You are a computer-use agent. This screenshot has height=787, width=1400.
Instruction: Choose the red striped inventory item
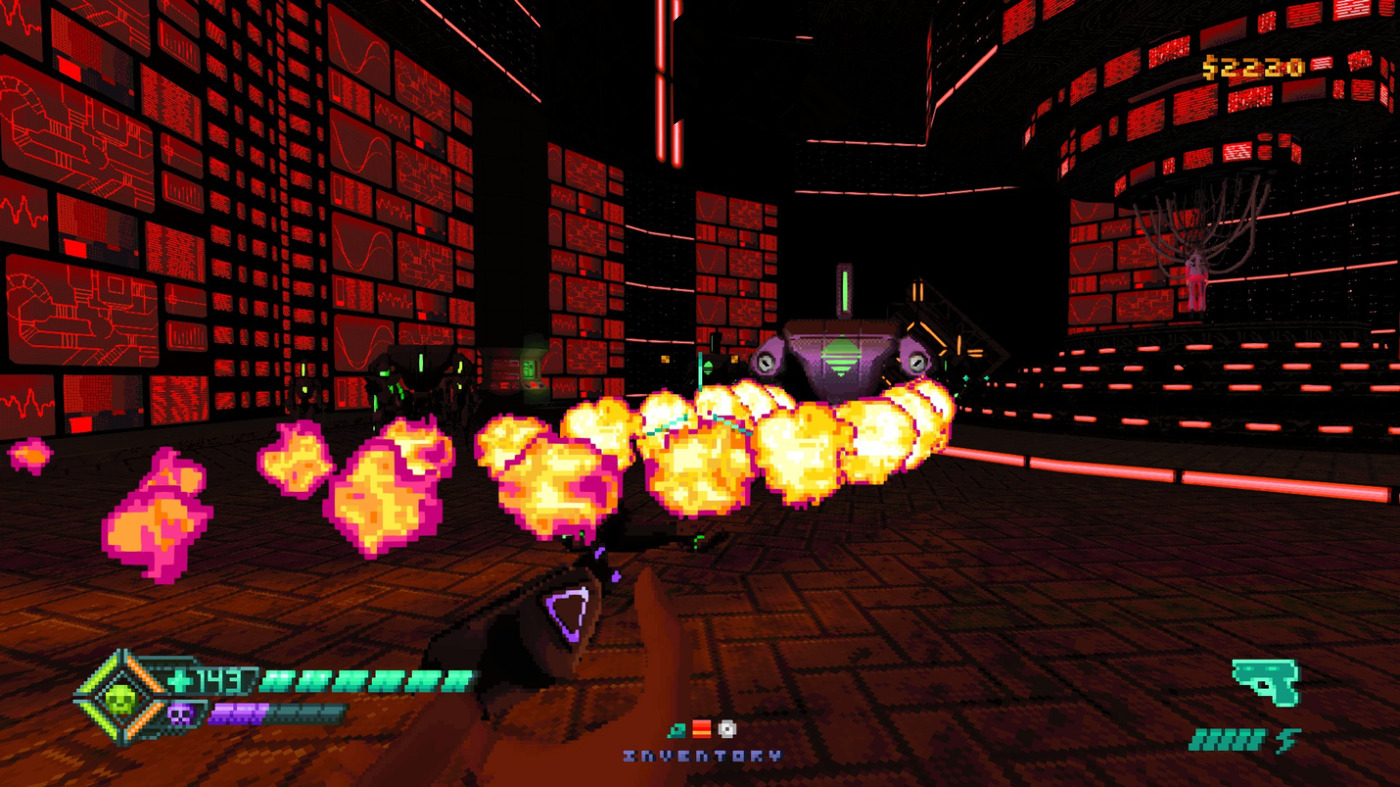[x=701, y=730]
